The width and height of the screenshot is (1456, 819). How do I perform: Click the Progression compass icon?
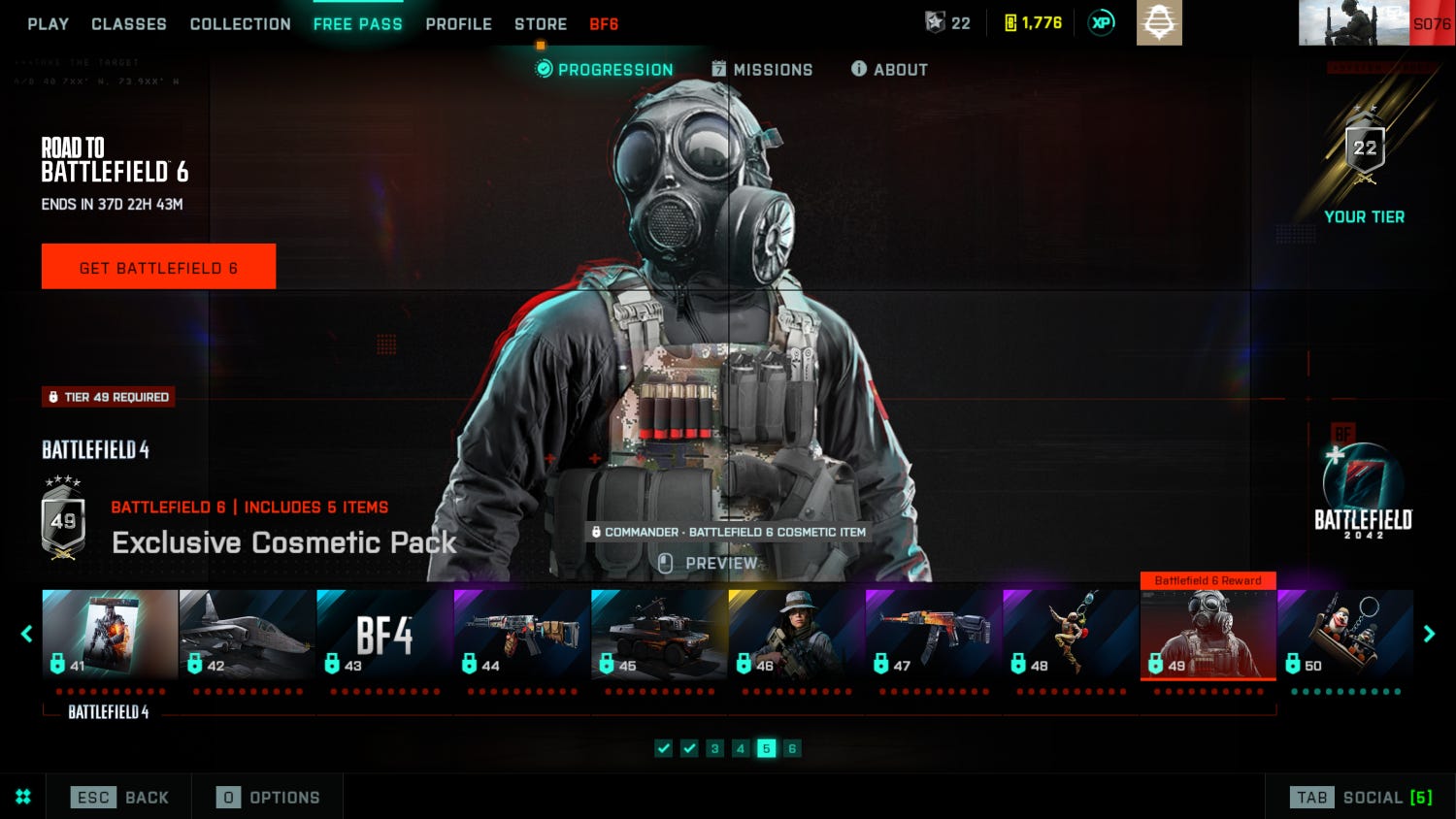pyautogui.click(x=544, y=69)
